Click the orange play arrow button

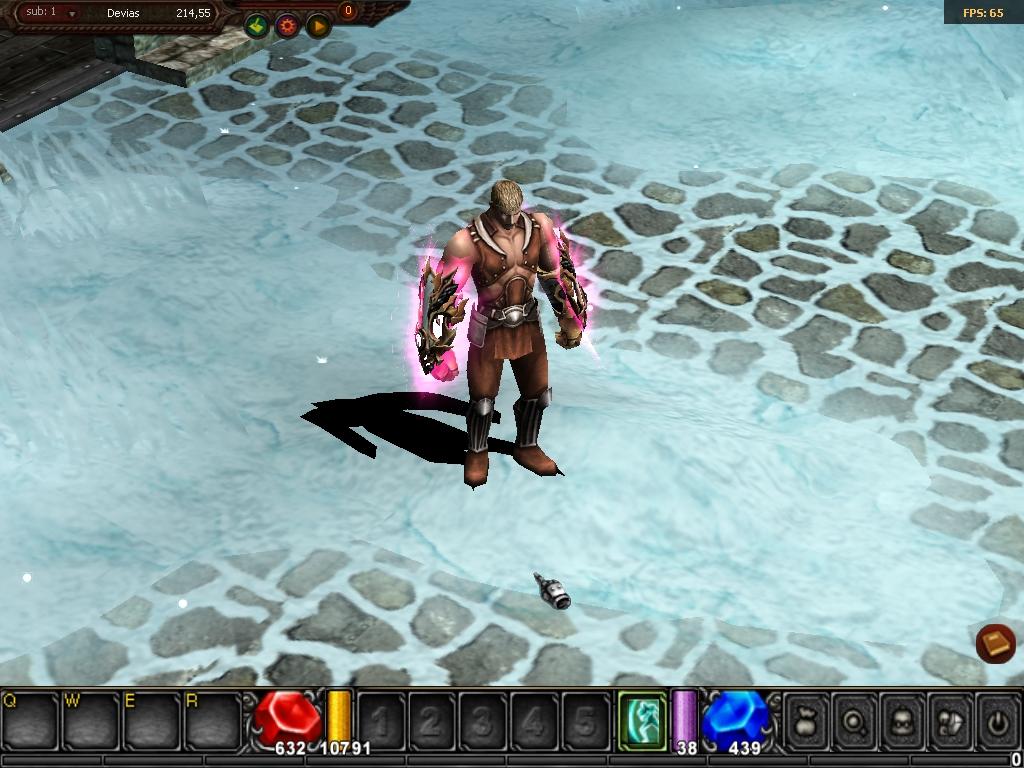coord(318,26)
